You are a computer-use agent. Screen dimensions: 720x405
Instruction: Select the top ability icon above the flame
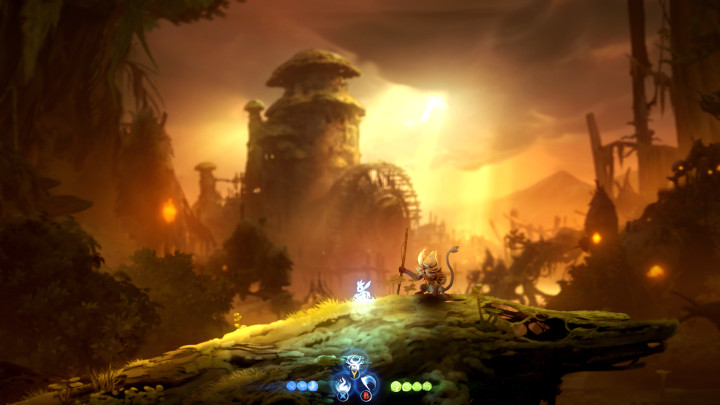pyautogui.click(x=354, y=364)
